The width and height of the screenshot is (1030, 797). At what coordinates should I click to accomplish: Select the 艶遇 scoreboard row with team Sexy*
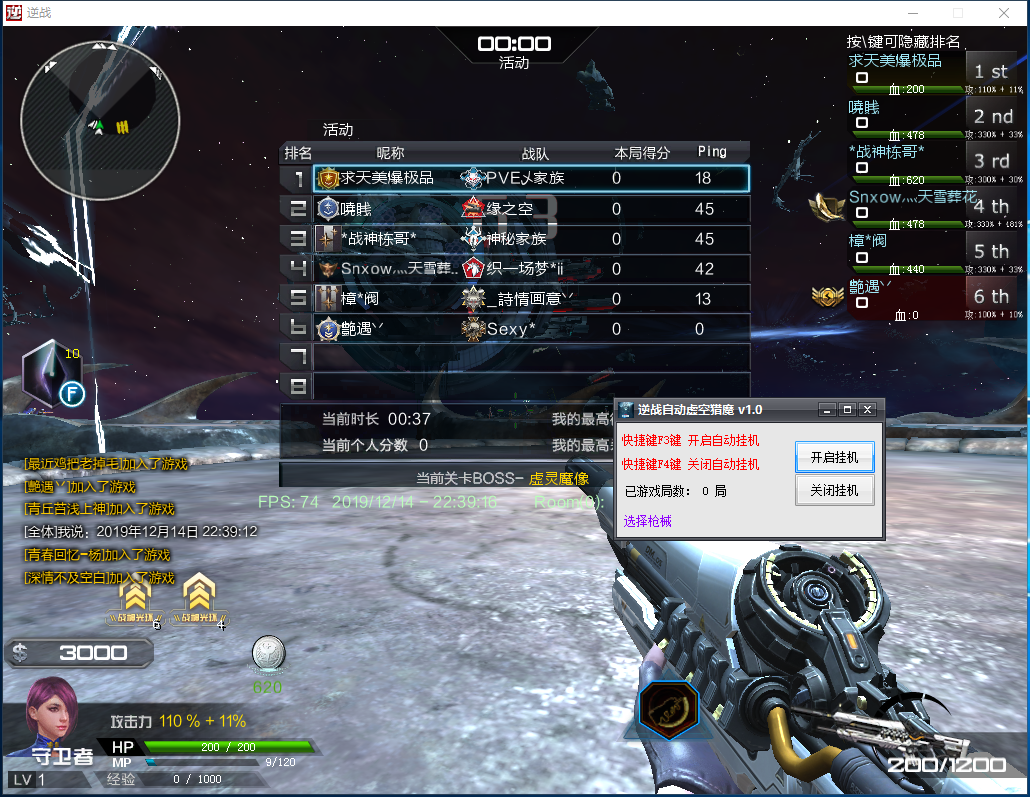coord(530,328)
